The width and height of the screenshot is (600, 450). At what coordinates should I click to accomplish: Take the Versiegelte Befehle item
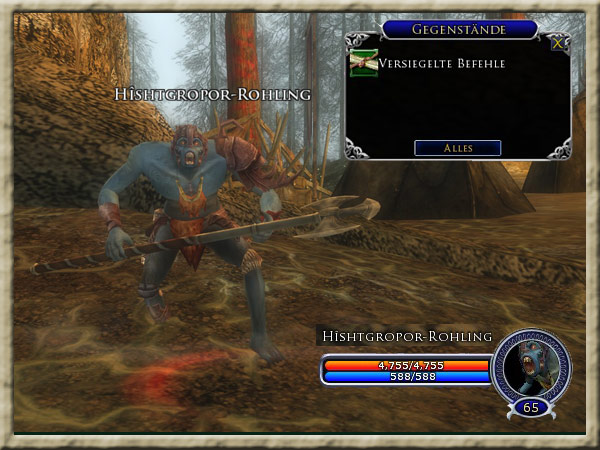click(x=363, y=64)
